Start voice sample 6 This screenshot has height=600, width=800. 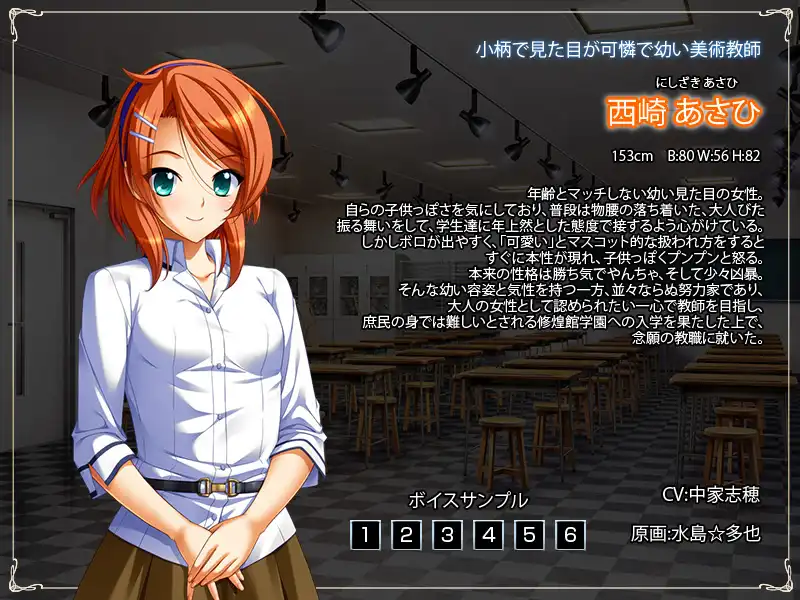(570, 535)
